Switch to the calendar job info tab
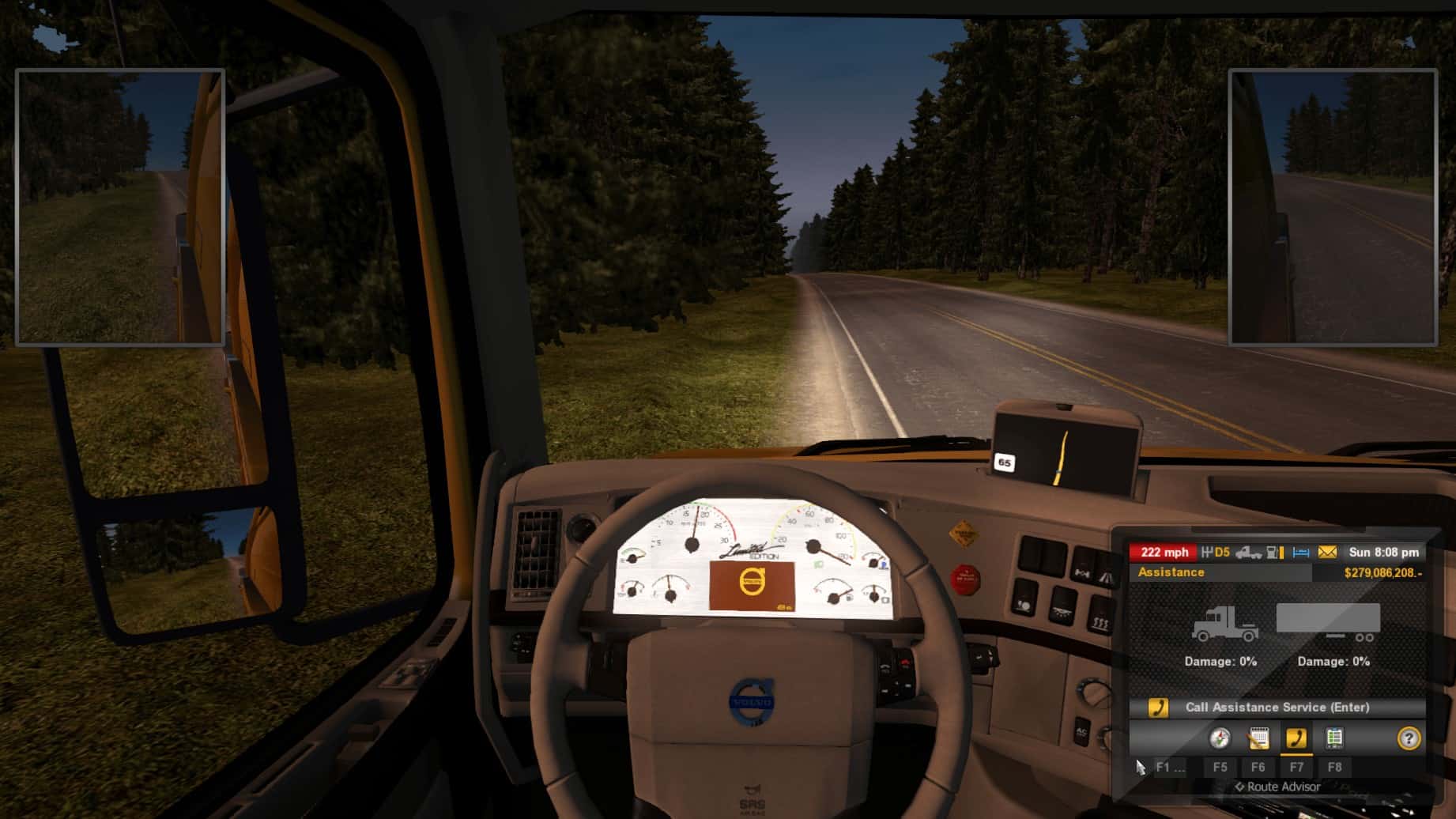This screenshot has height=819, width=1456. point(1258,738)
